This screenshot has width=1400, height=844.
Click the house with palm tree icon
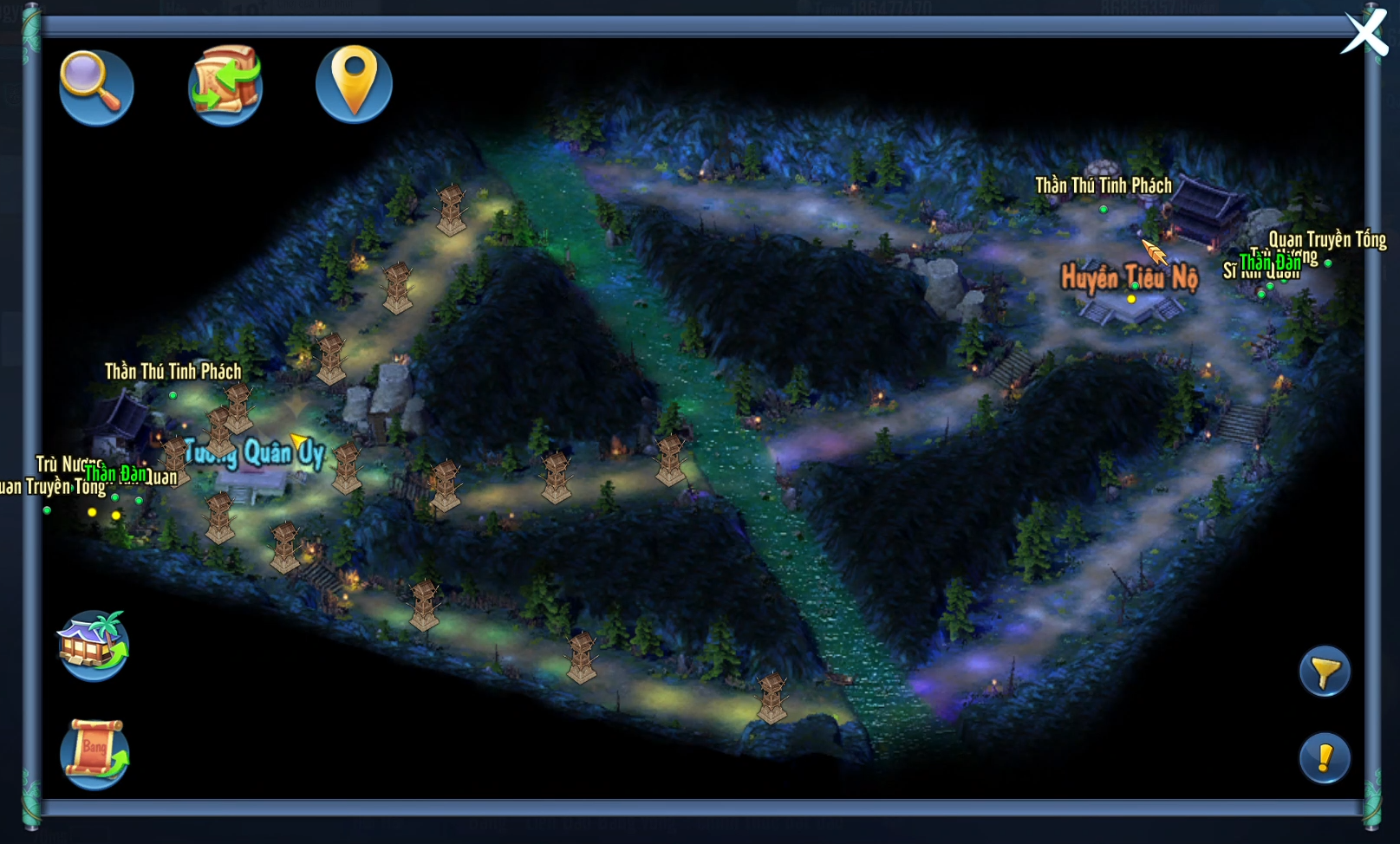94,646
